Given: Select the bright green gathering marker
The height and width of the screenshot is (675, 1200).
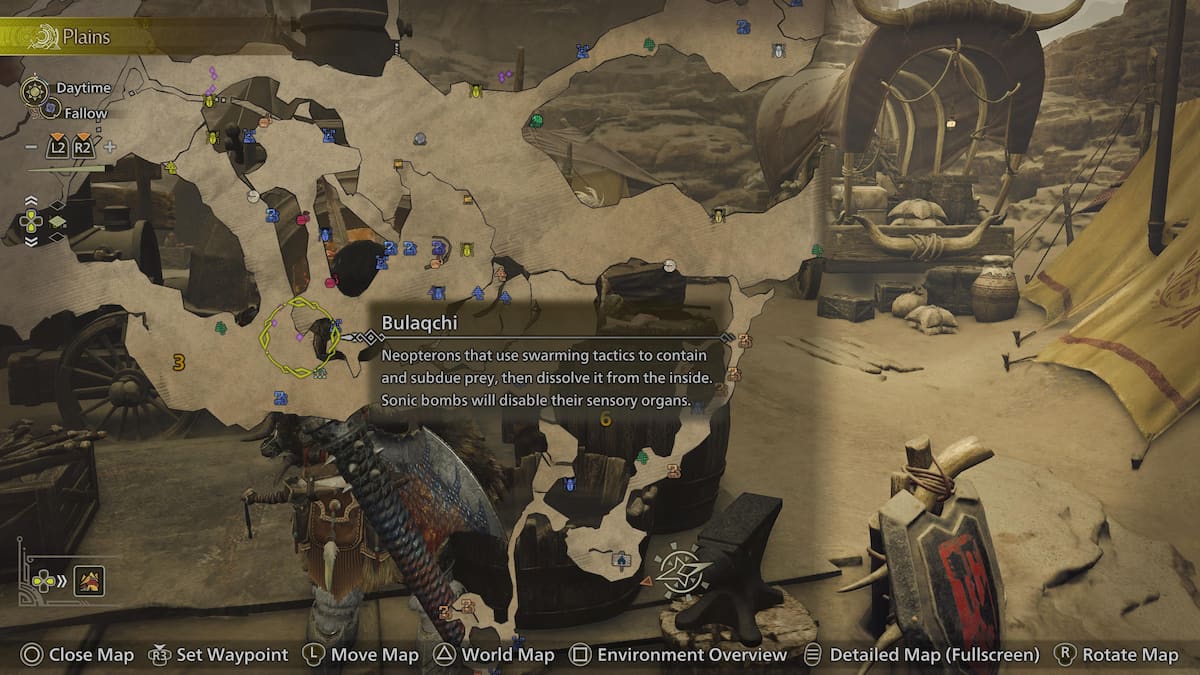Looking at the screenshot, I should [x=537, y=121].
